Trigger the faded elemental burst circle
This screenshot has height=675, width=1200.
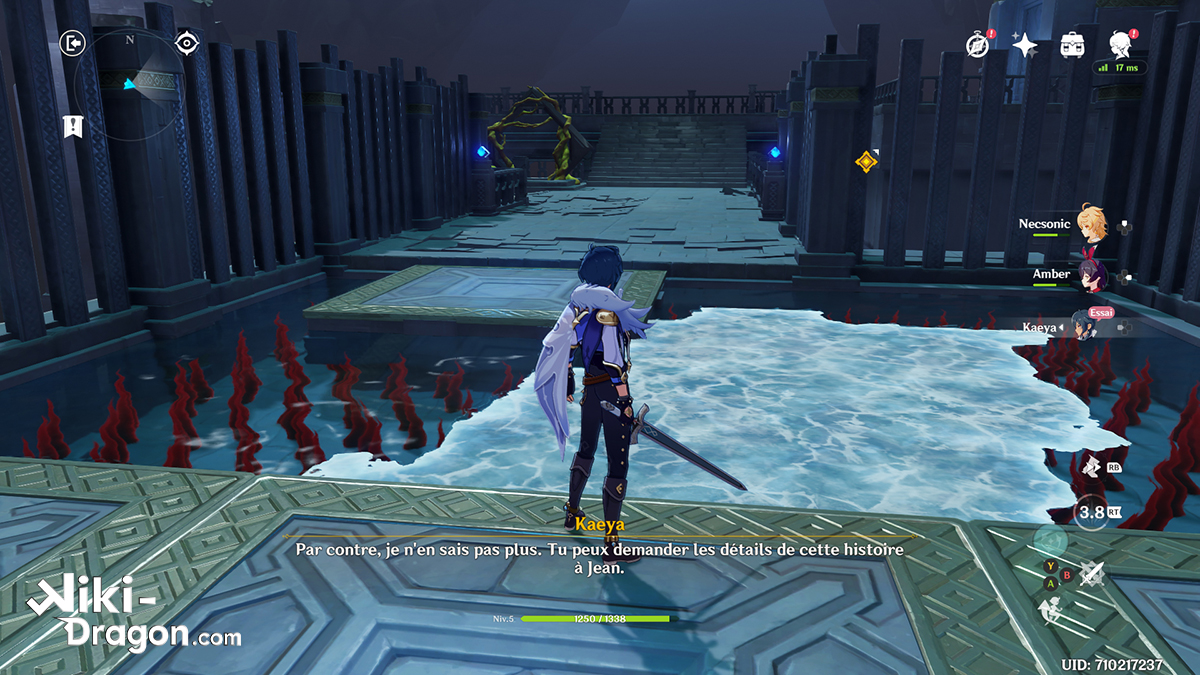tap(1051, 541)
